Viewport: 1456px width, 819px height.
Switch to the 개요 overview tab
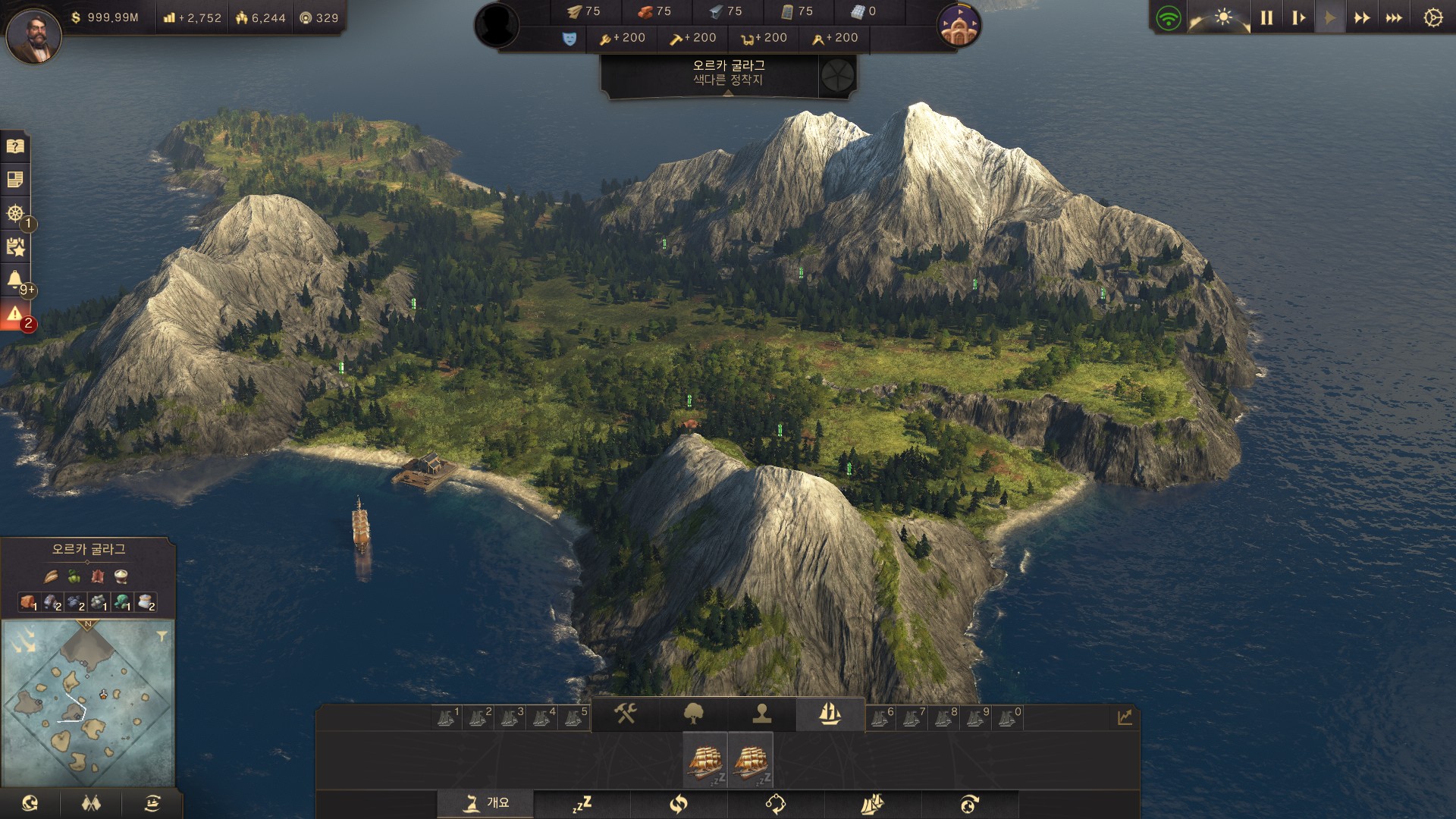485,803
